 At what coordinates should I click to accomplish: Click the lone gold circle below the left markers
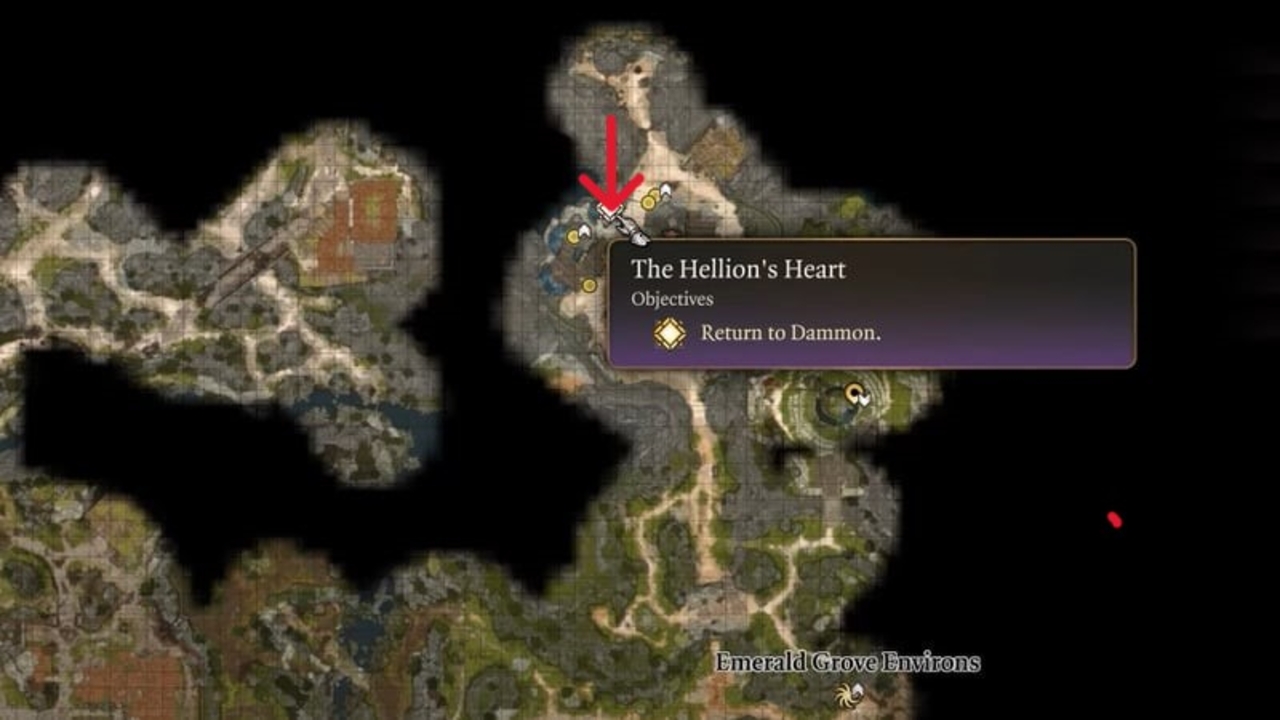pos(588,284)
